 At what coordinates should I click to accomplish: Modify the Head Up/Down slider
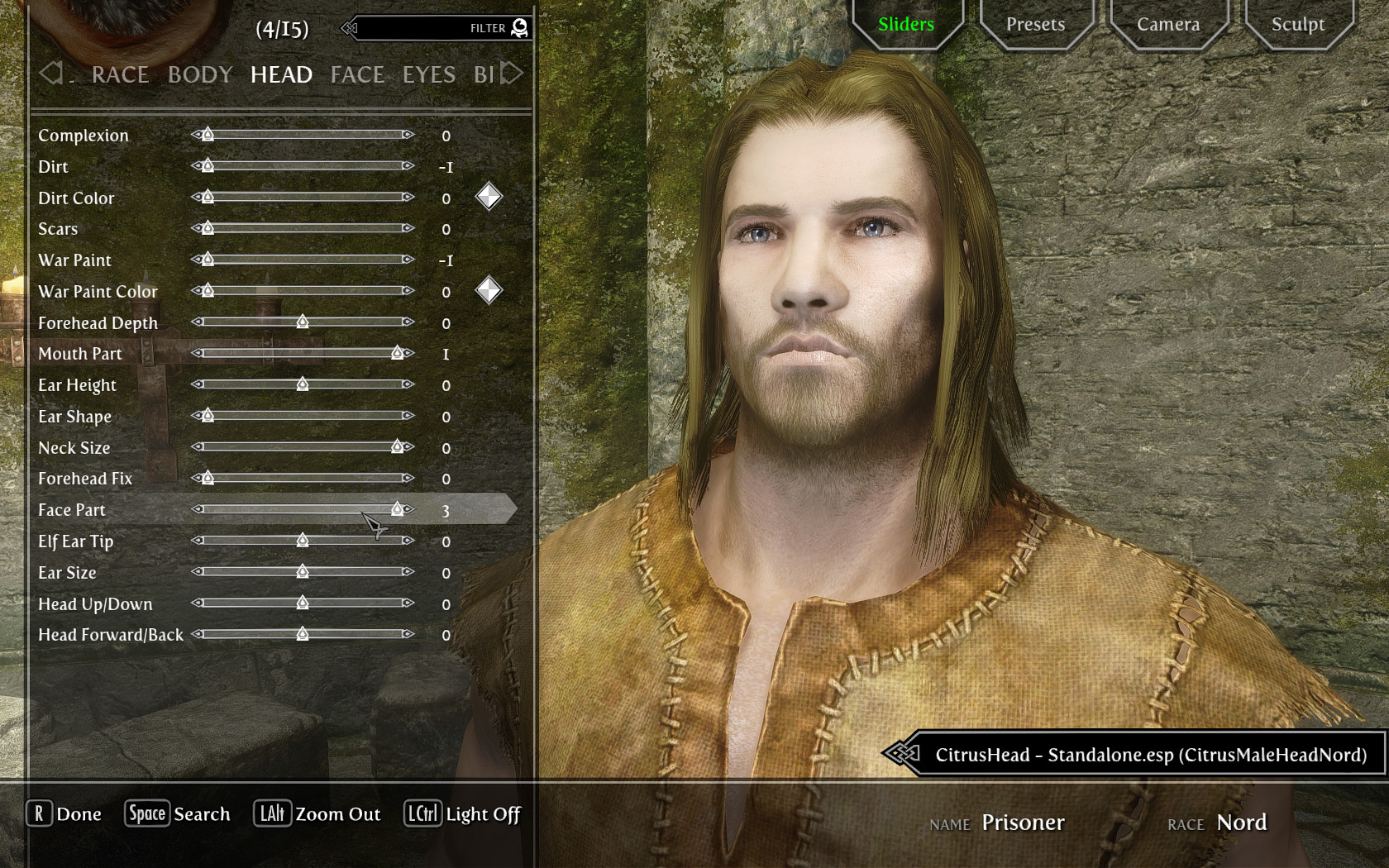pyautogui.click(x=303, y=603)
